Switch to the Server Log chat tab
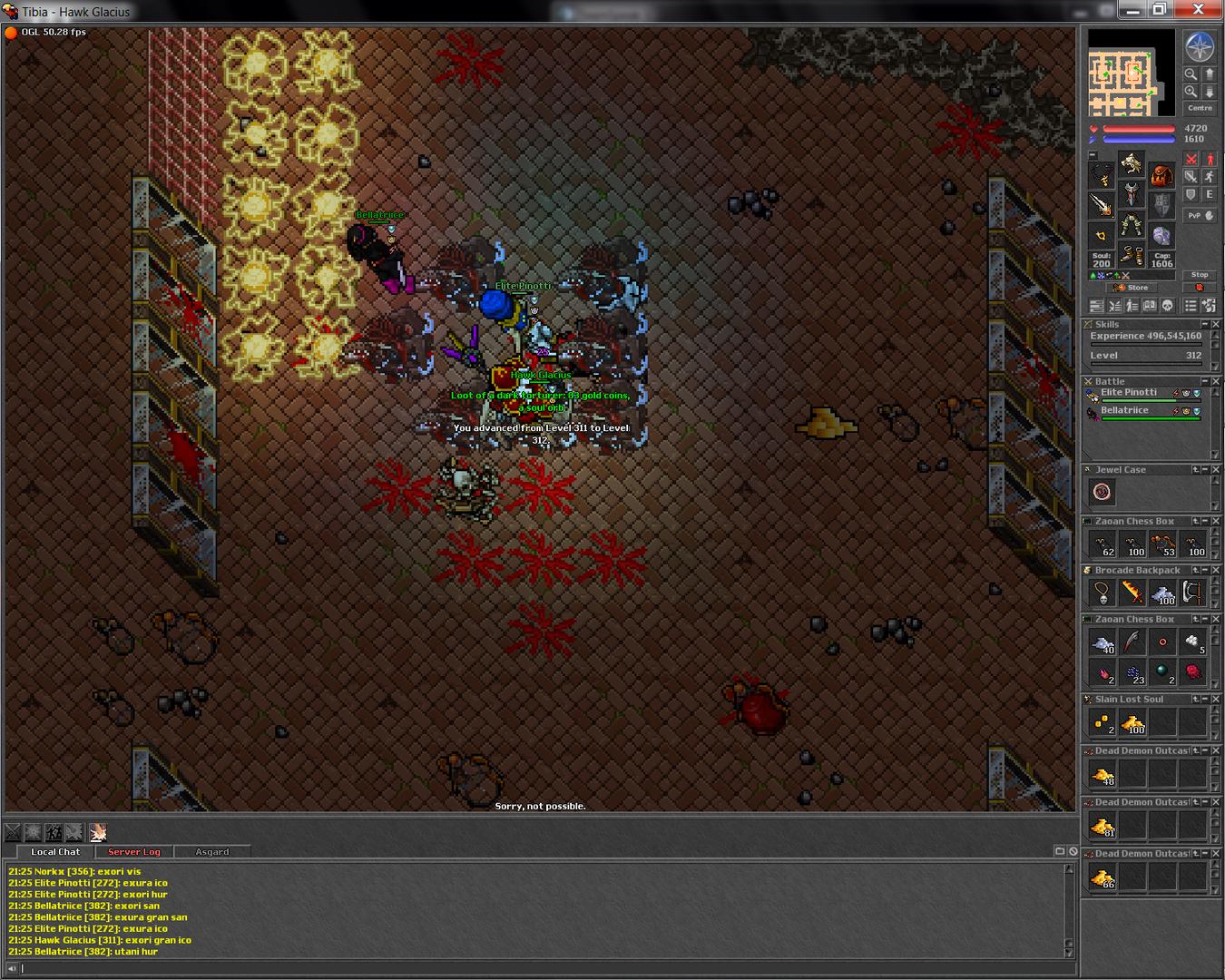This screenshot has width=1225, height=980. pyautogui.click(x=133, y=852)
